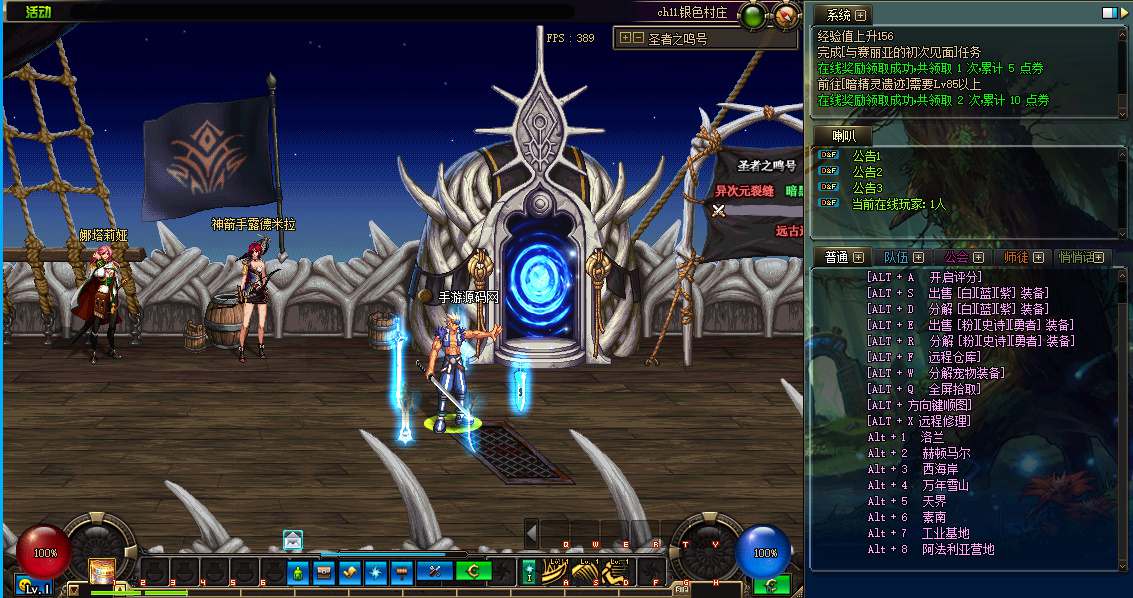Open the 师徒 mentor chat tab
This screenshot has width=1133, height=598.
point(1016,257)
